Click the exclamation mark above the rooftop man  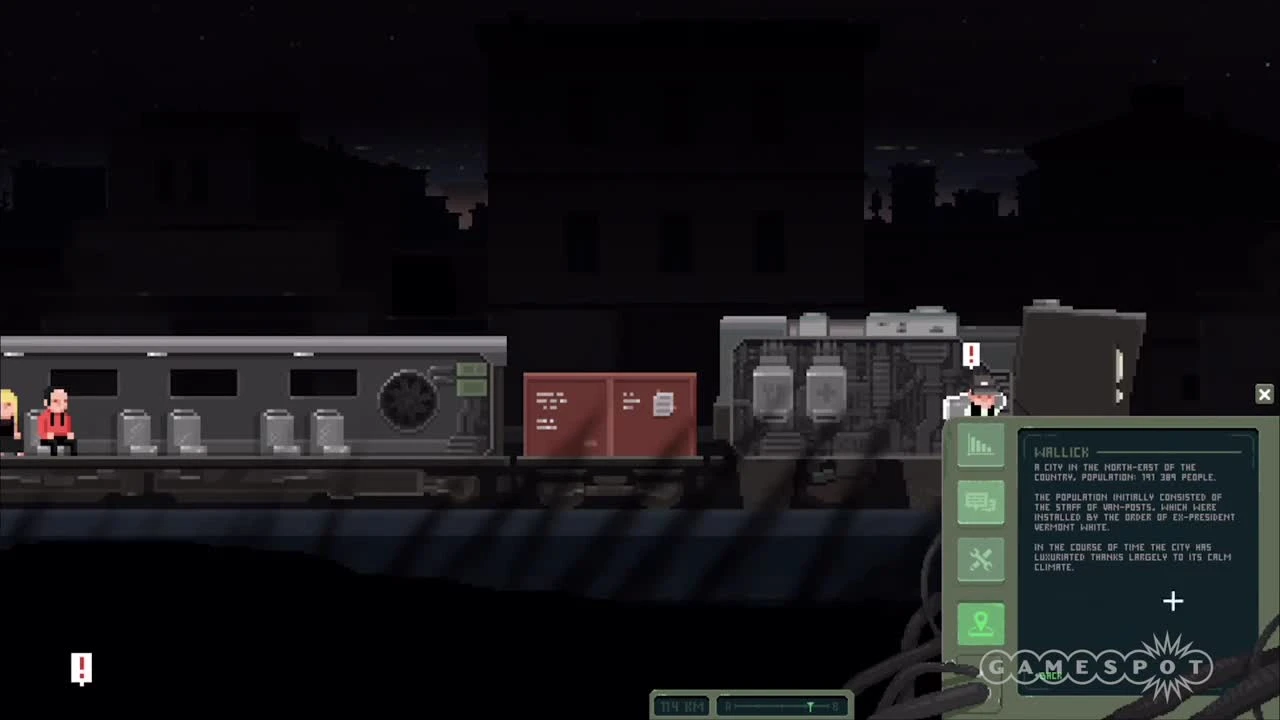(971, 355)
